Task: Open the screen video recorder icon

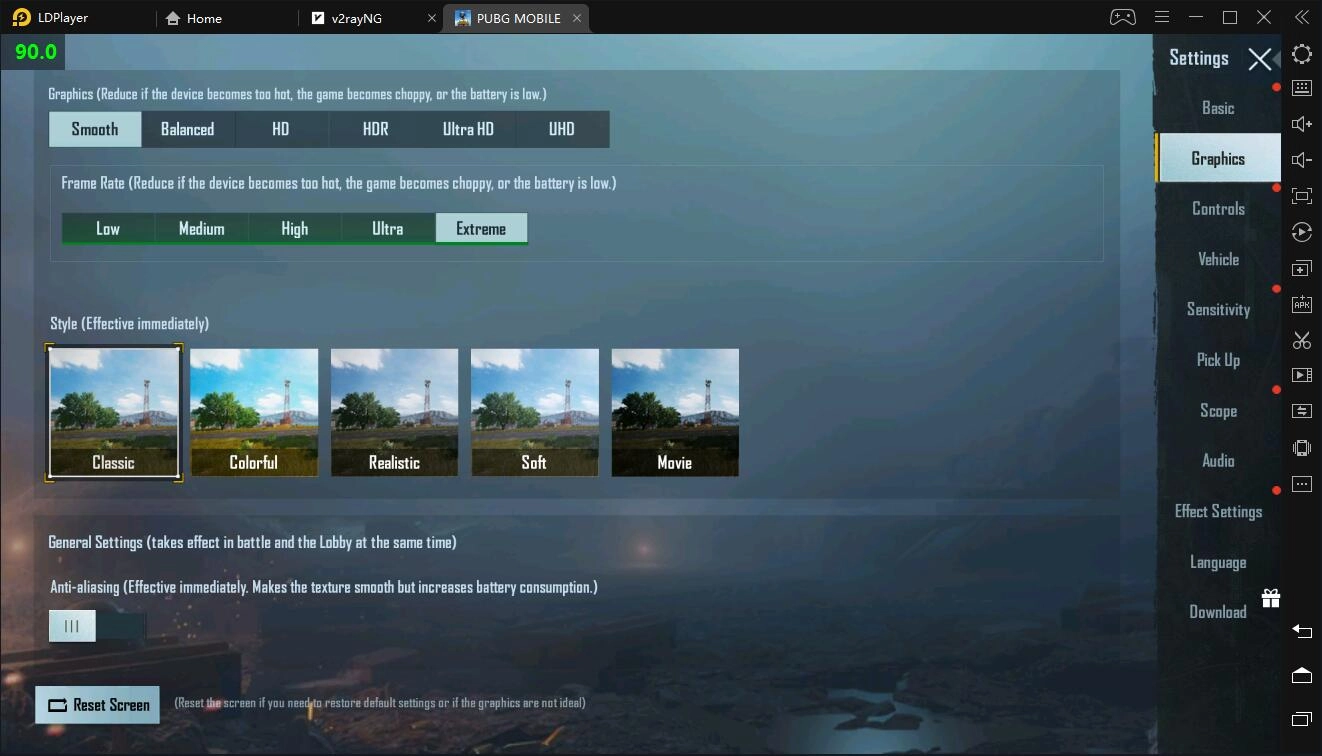Action: (x=1301, y=375)
